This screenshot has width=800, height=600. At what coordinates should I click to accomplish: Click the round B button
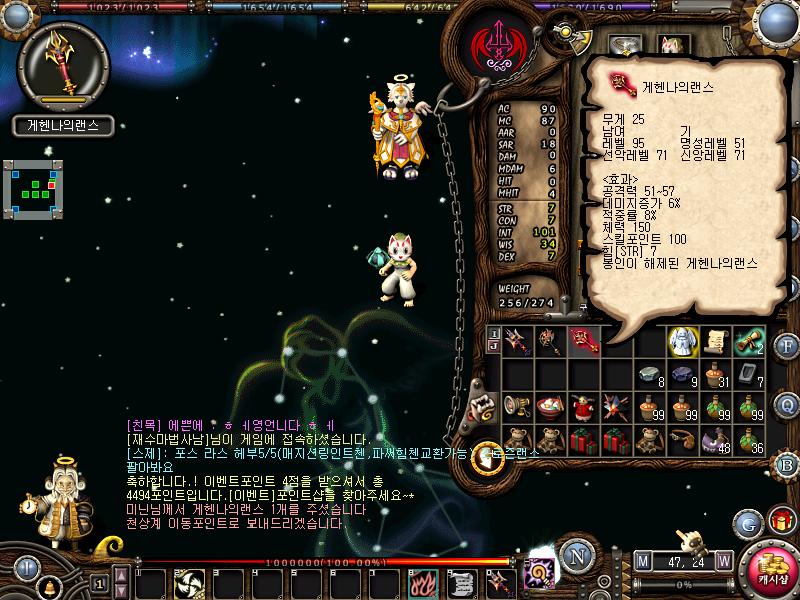point(787,464)
